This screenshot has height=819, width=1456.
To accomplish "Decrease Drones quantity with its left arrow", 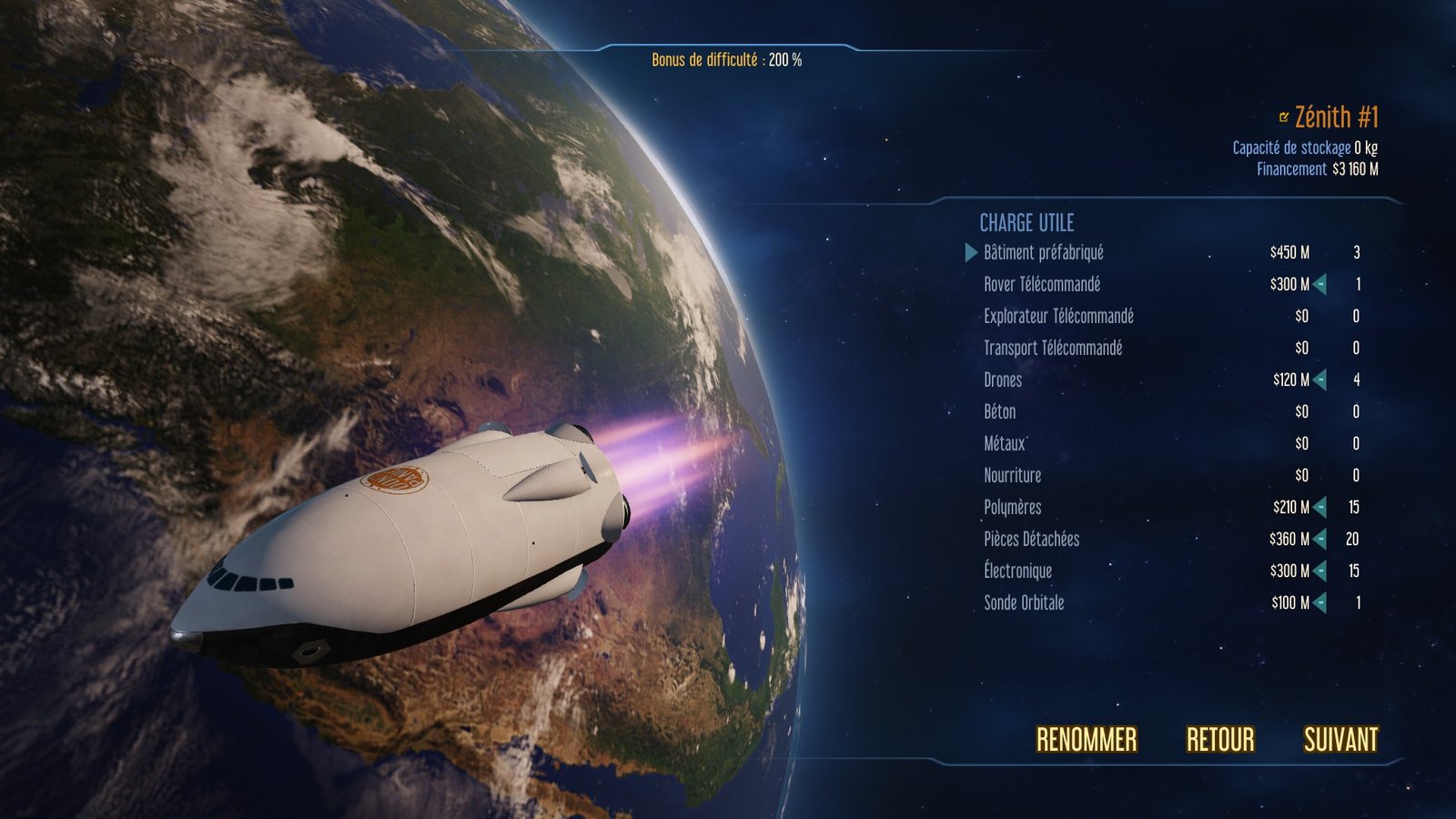I will (x=1320, y=380).
